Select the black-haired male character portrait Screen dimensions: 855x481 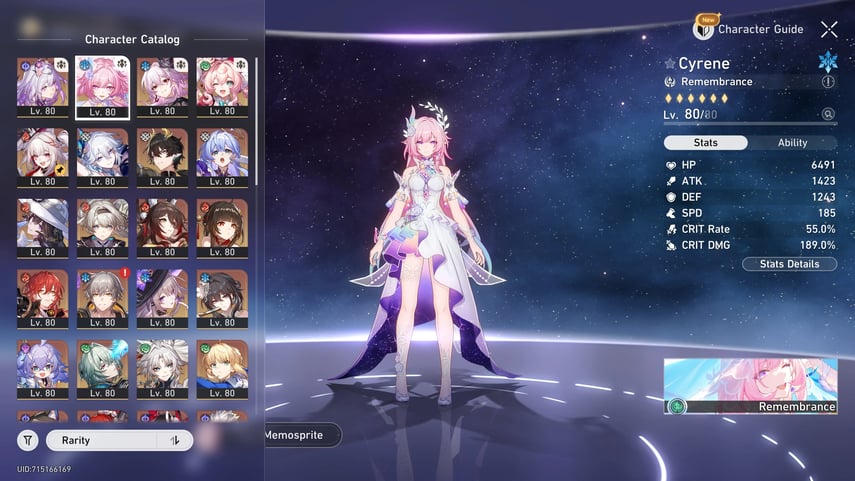coord(162,157)
